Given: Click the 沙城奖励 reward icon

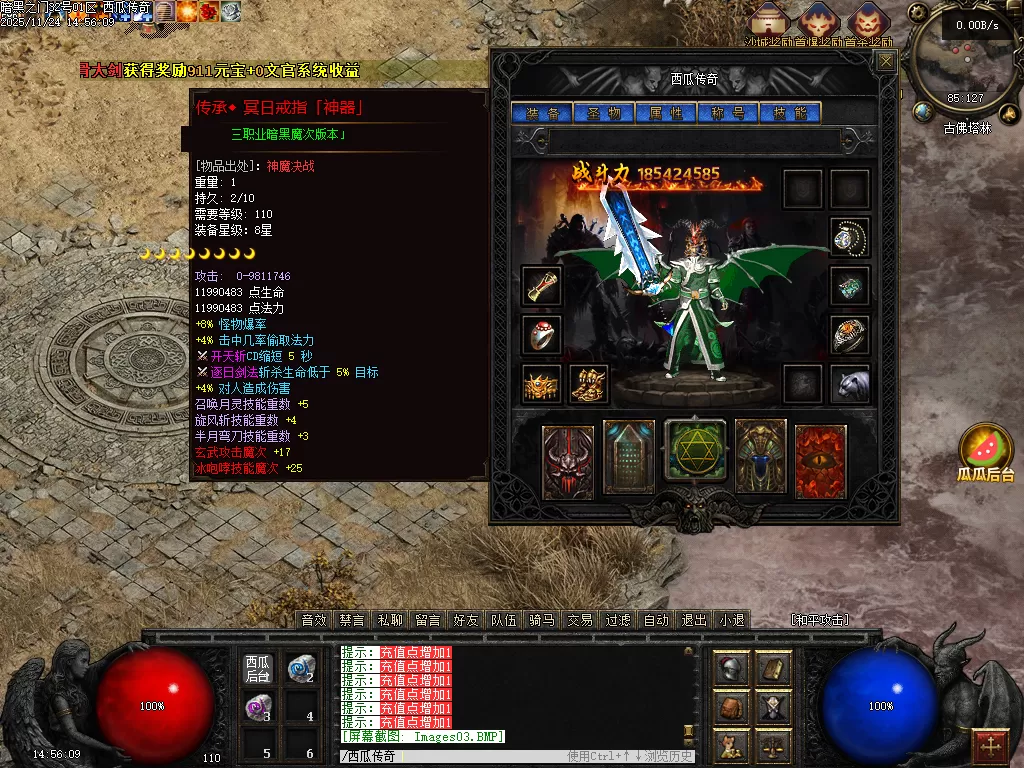Looking at the screenshot, I should pyautogui.click(x=769, y=22).
